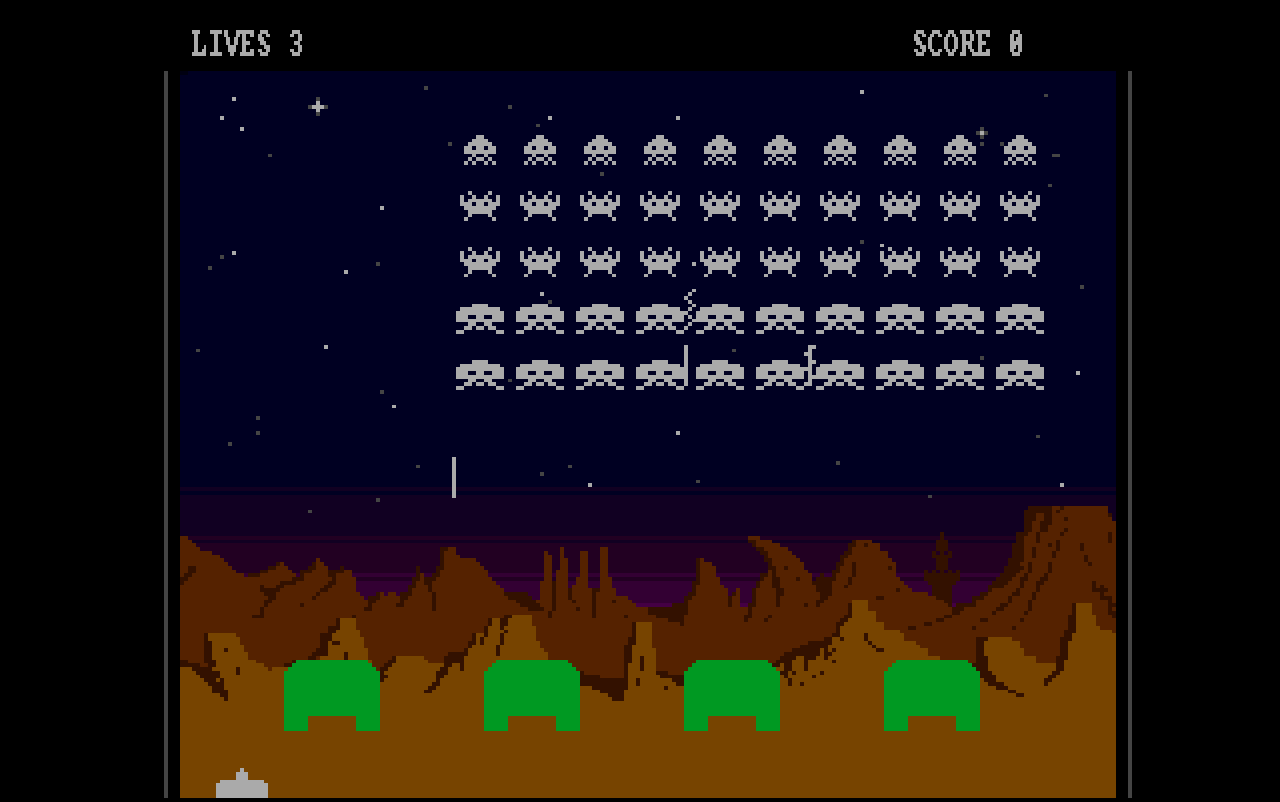This screenshot has height=802, width=1280.
Task: Click the rightmost green shield bunker
Action: 930,695
